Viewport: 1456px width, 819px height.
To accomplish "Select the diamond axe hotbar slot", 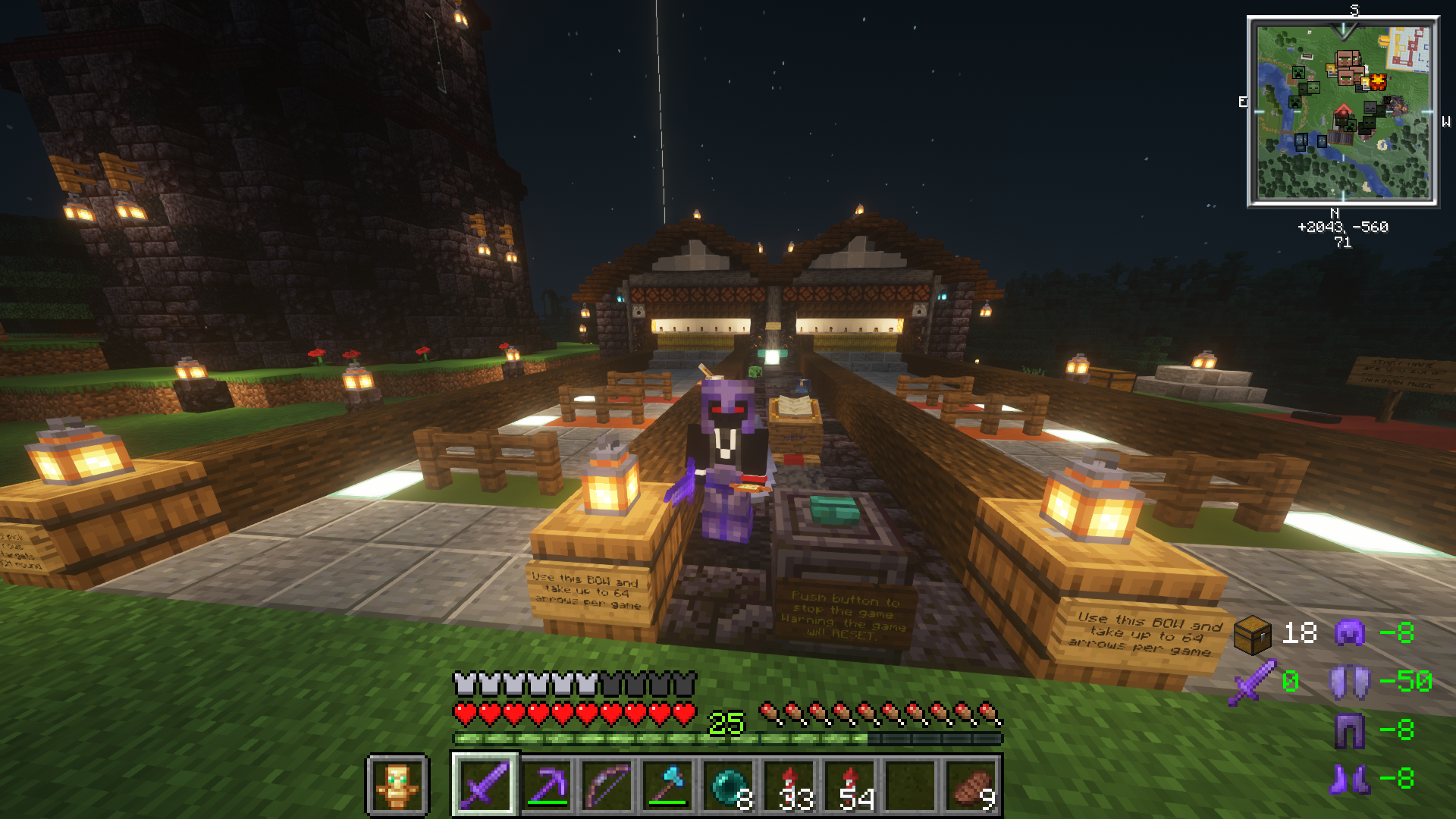I will (x=667, y=785).
